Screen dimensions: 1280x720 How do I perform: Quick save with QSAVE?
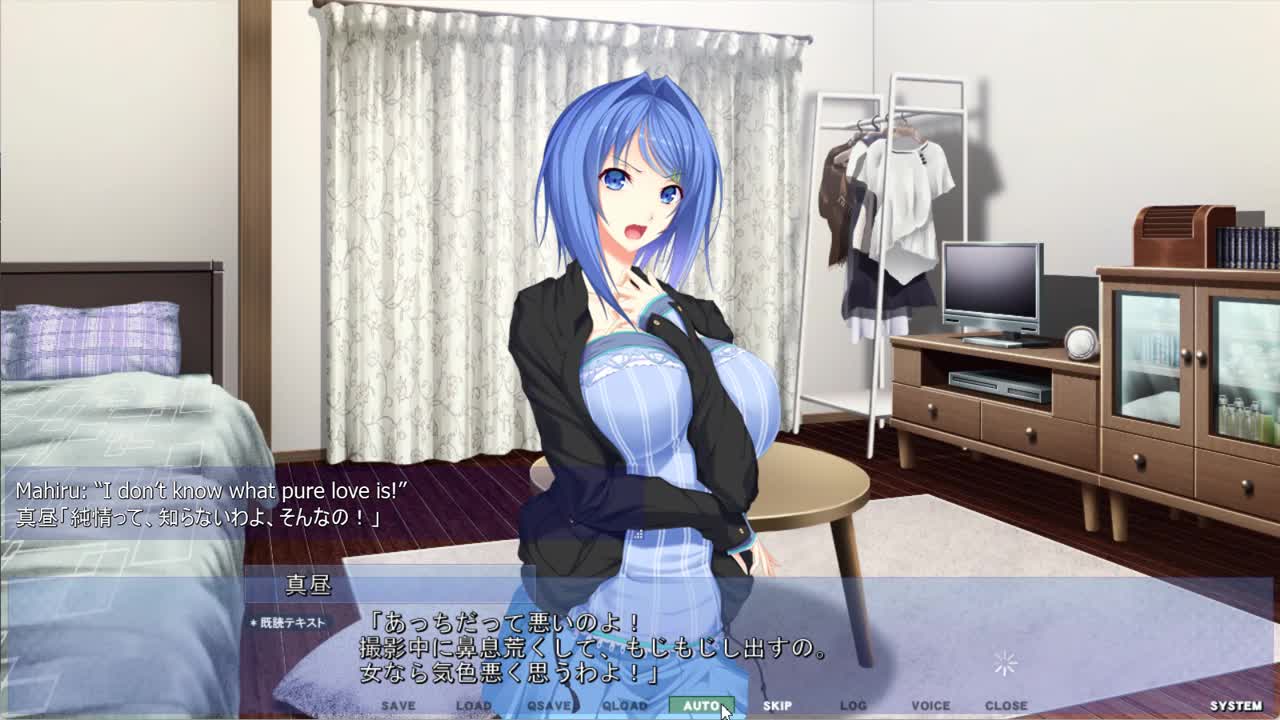pyautogui.click(x=549, y=706)
